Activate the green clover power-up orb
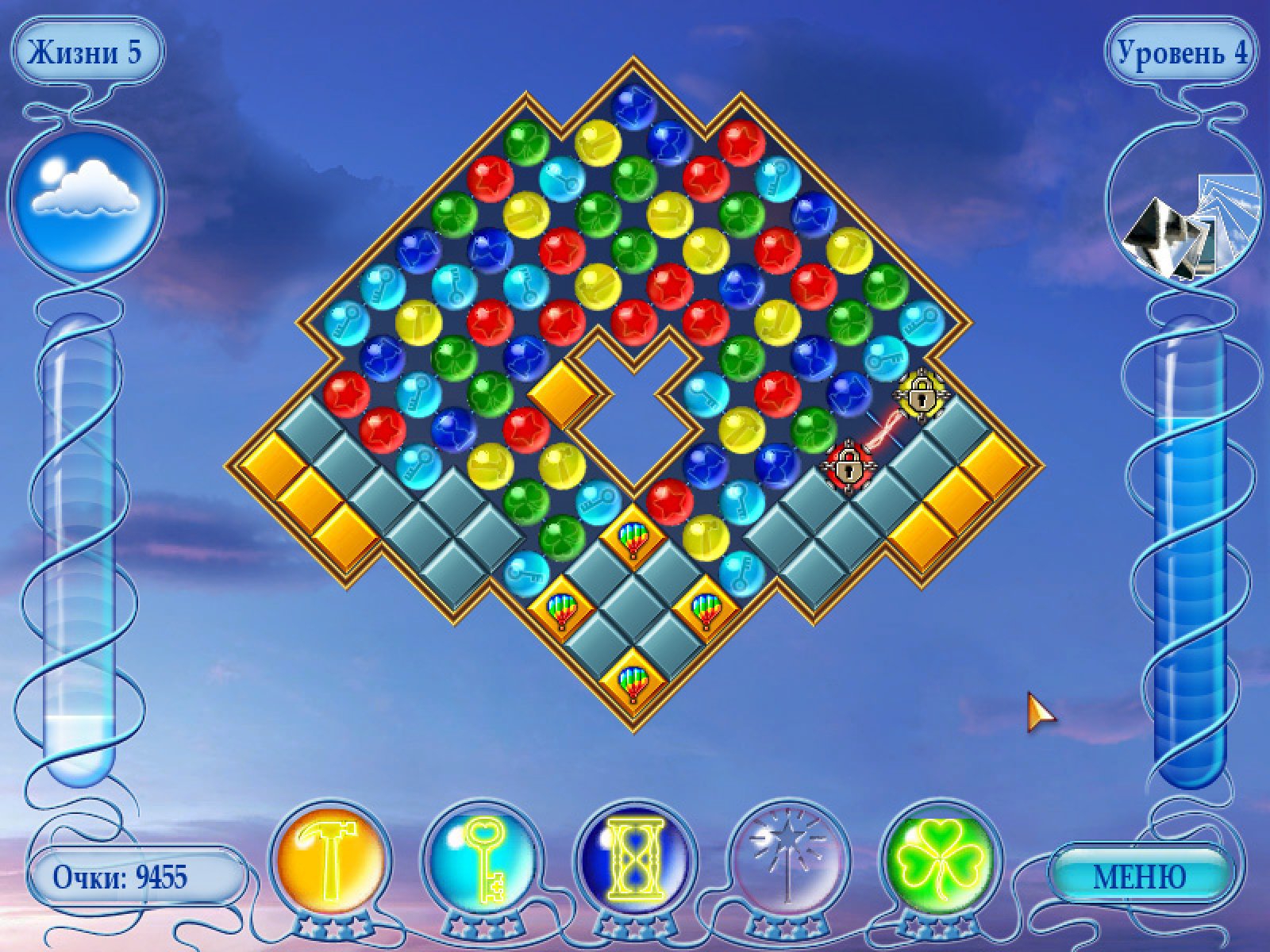The image size is (1270, 952). tap(939, 871)
